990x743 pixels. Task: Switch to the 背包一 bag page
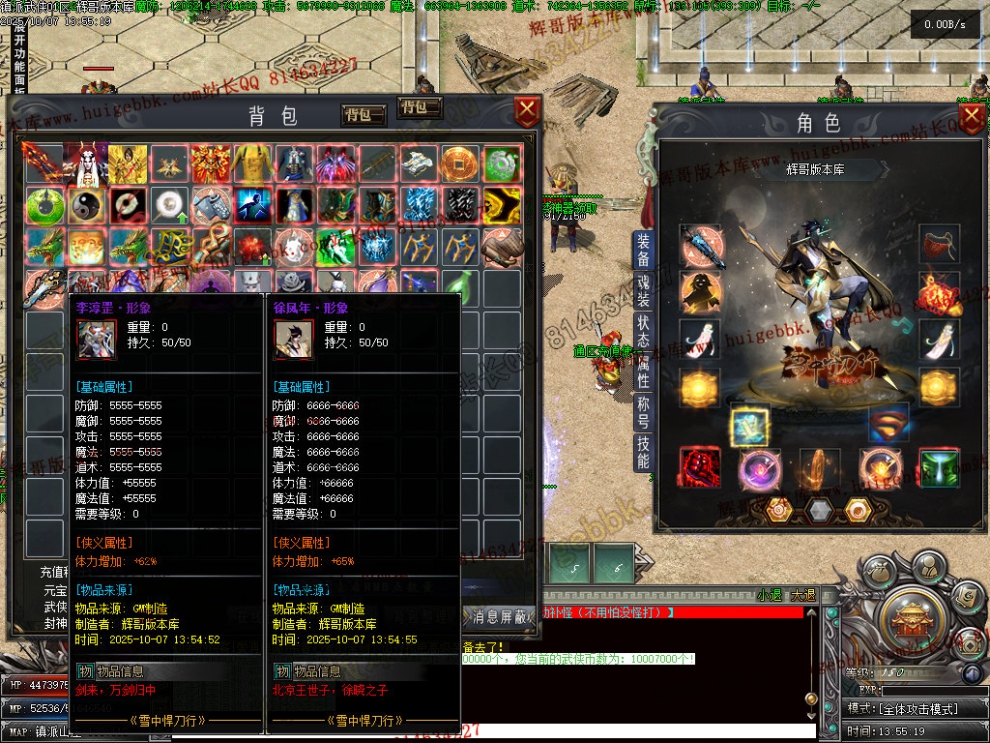(363, 115)
